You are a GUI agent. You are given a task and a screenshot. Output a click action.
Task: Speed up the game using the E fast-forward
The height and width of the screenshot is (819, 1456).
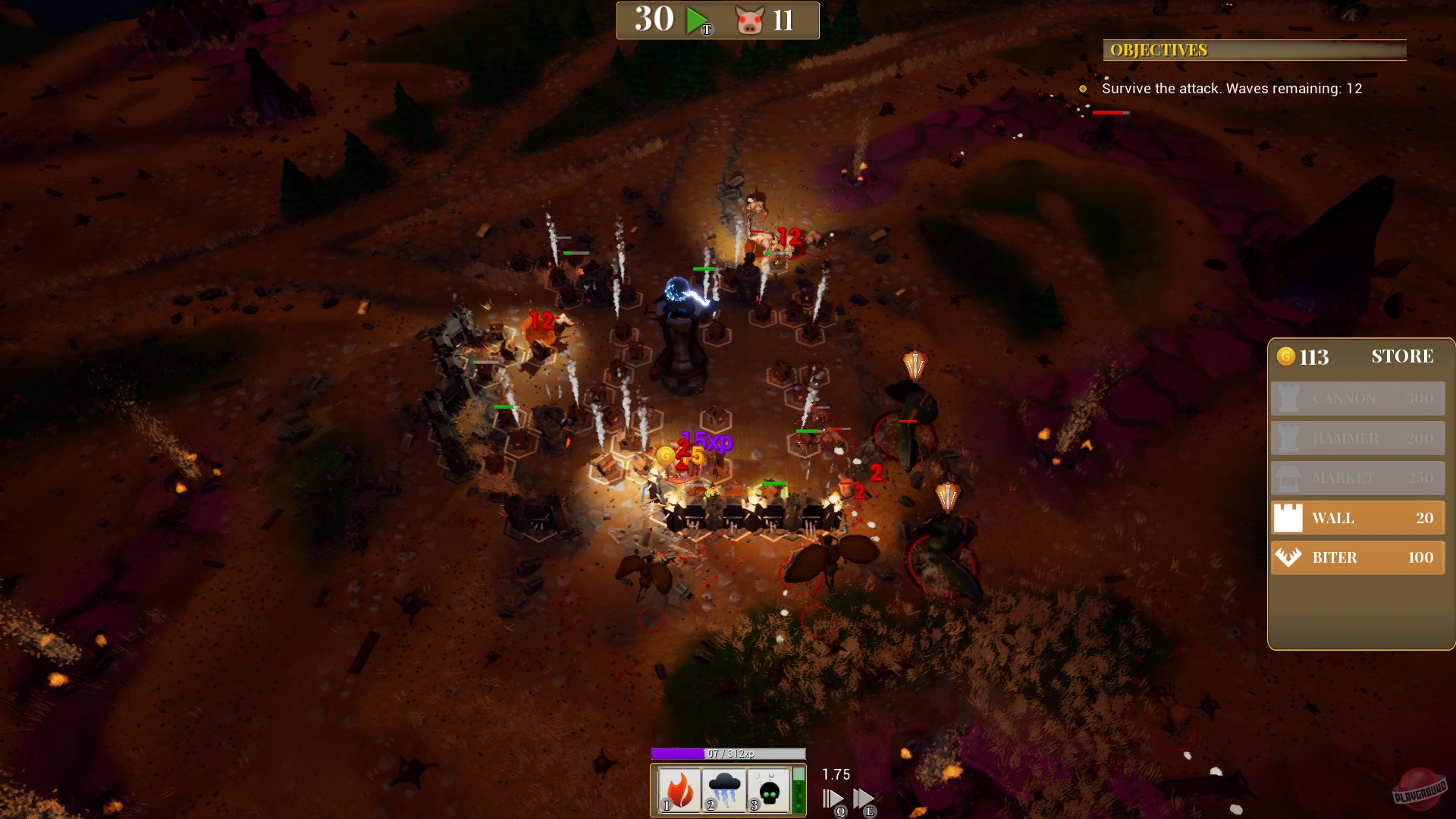866,797
